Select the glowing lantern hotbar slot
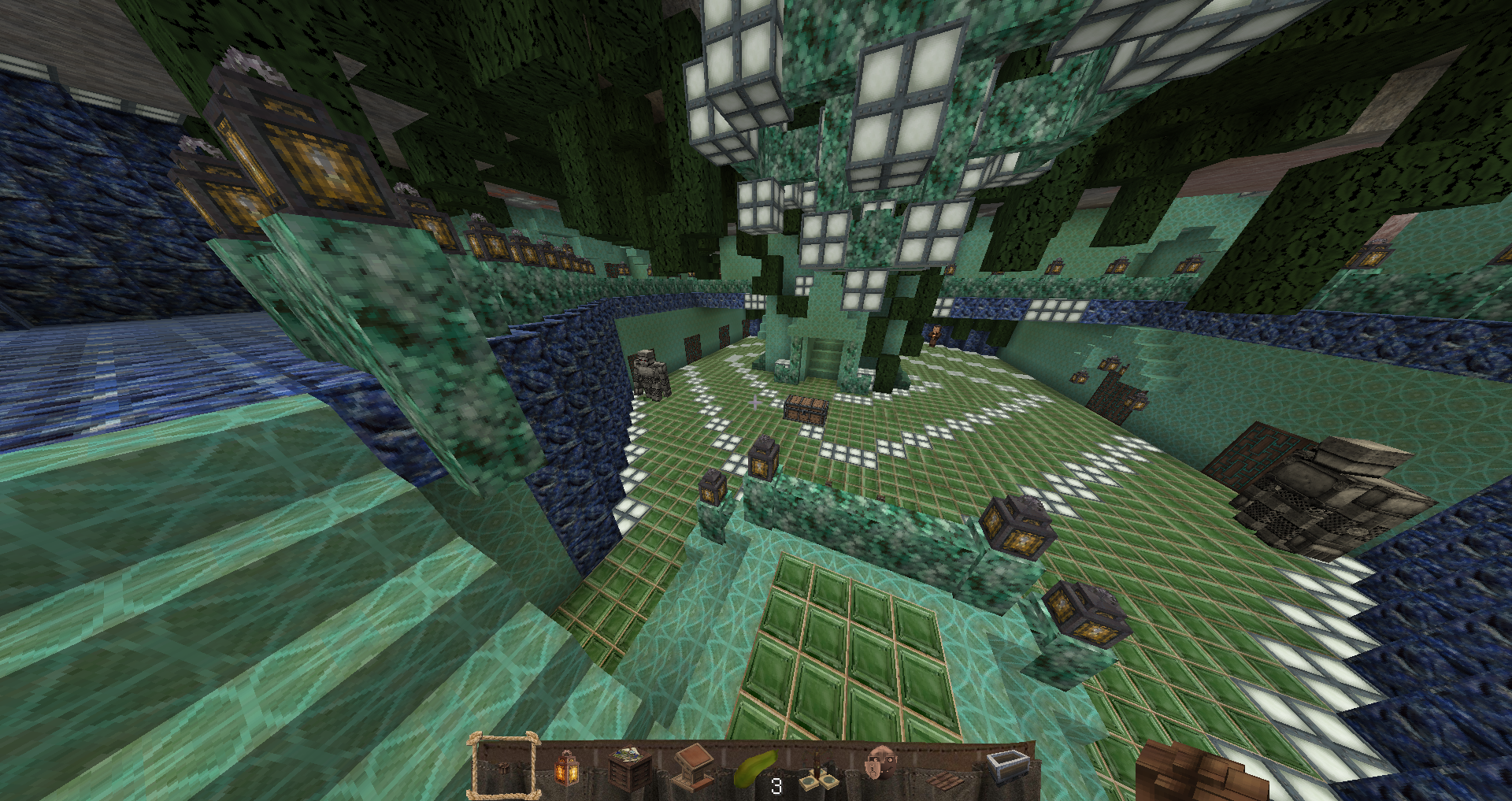Screen dimensions: 1512x801 point(566,768)
